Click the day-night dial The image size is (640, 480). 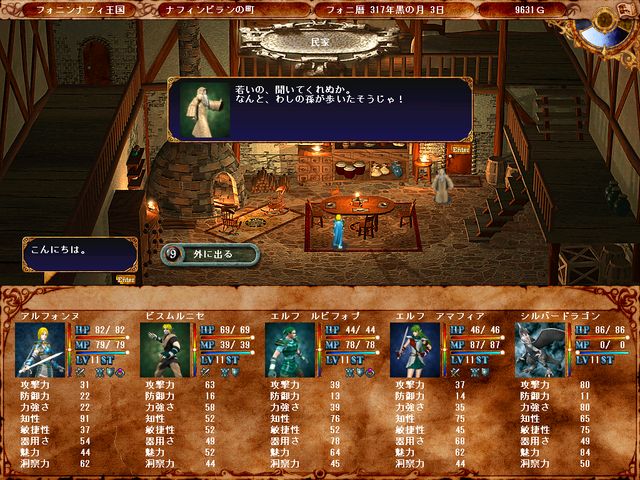pyautogui.click(x=616, y=20)
